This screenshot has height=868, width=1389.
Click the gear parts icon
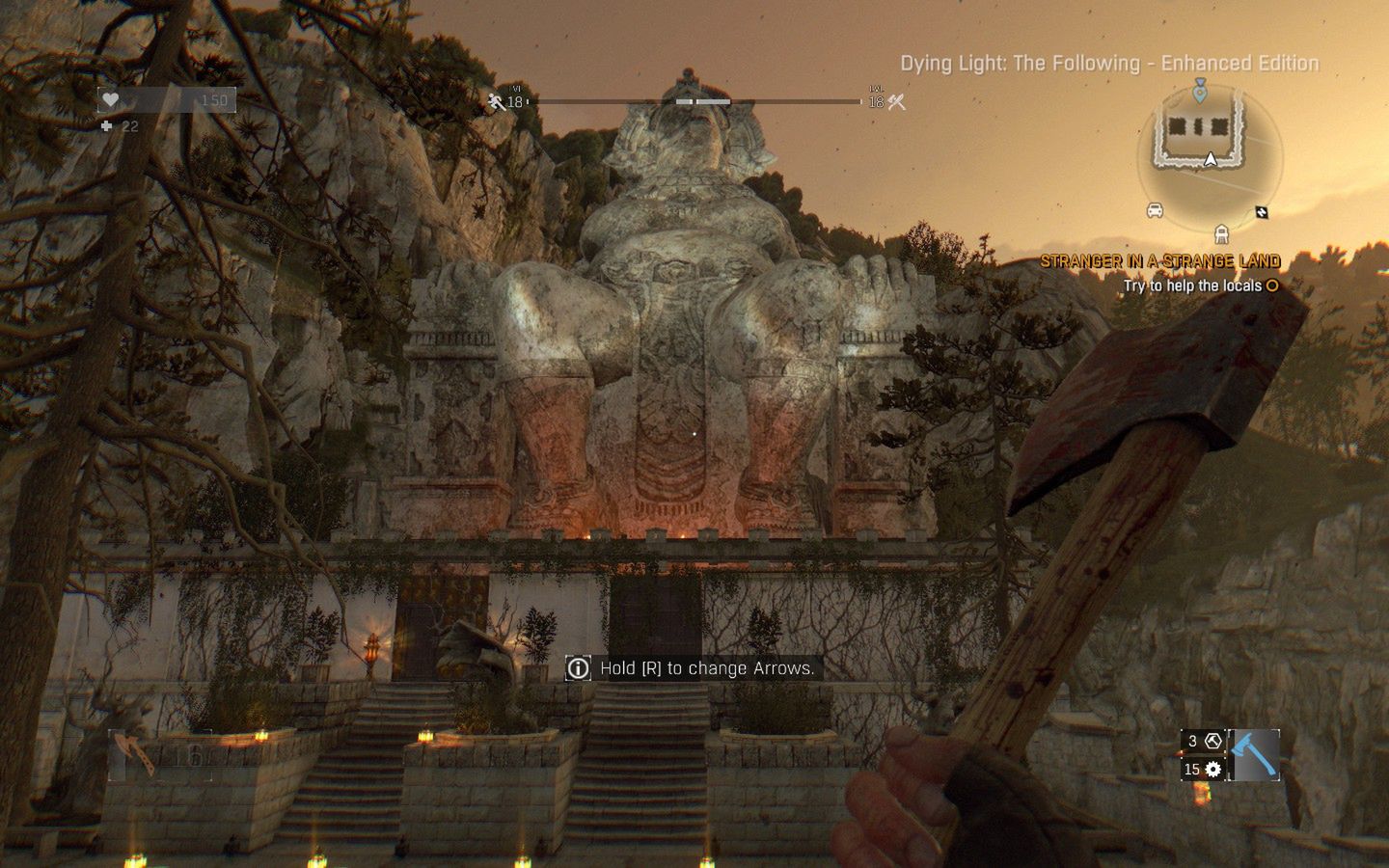coord(1213,769)
